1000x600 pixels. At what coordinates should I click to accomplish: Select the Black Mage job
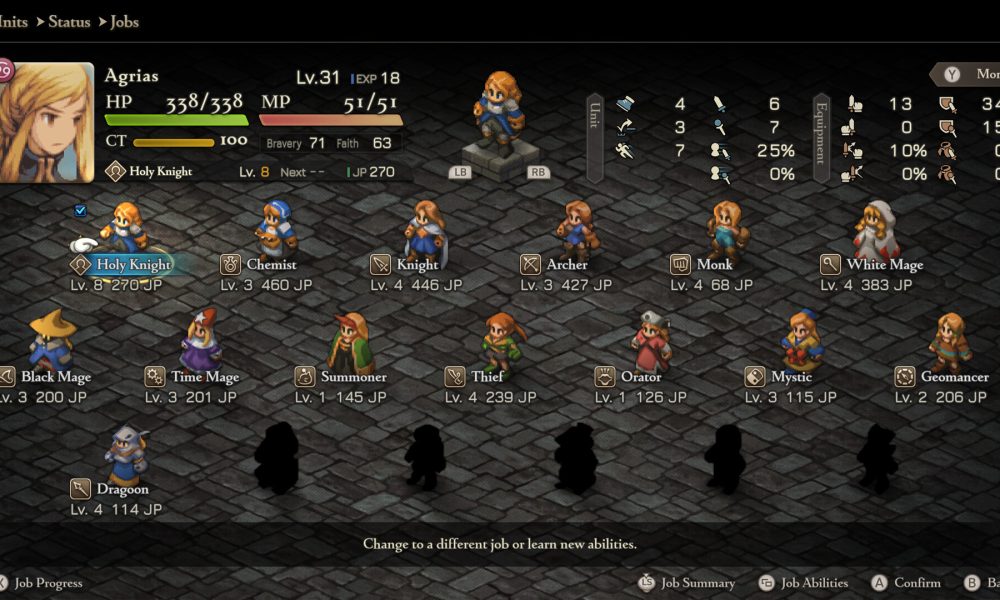point(55,377)
